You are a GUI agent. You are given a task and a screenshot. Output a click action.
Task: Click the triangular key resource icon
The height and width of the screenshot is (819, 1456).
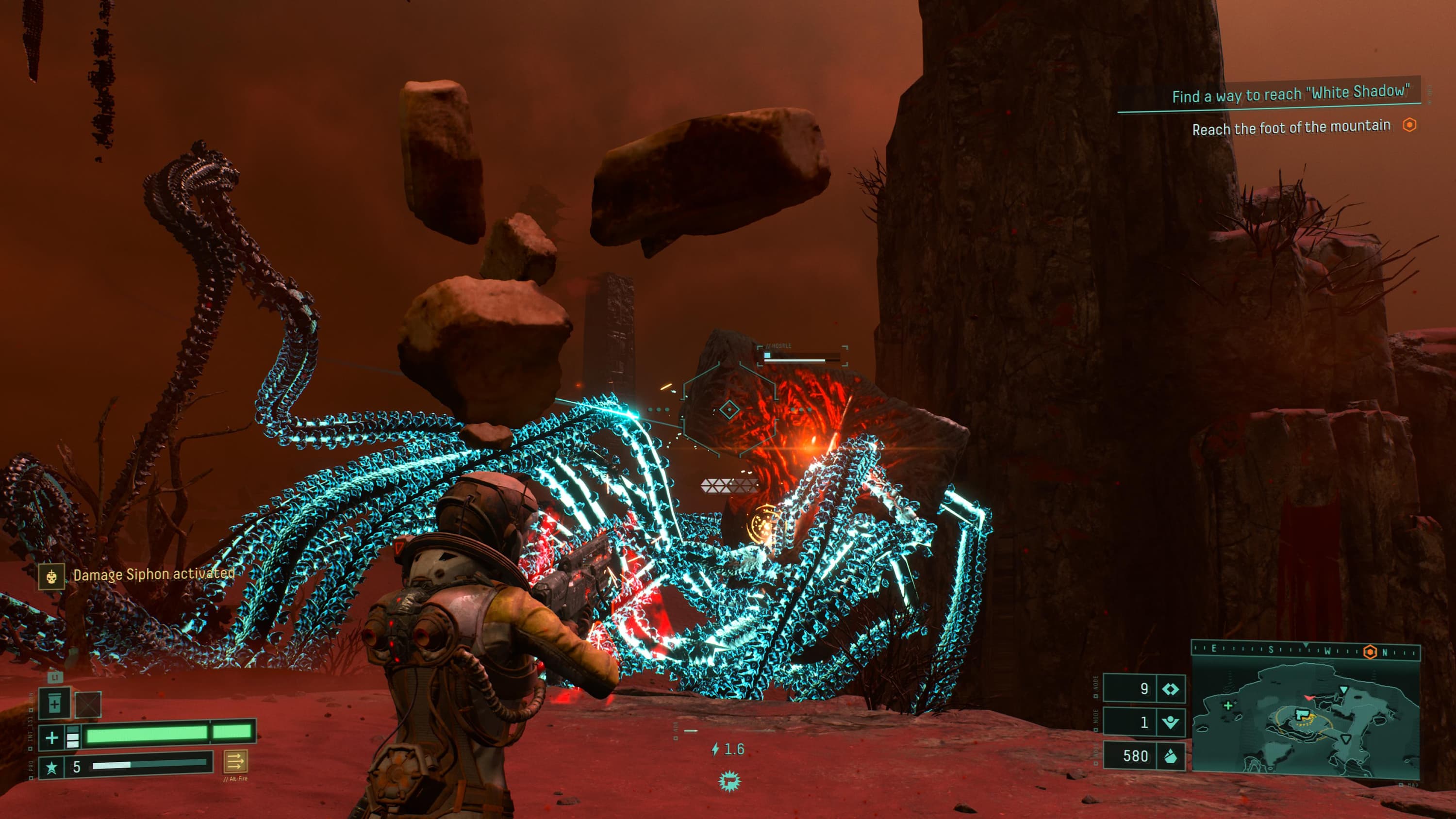tap(1170, 722)
